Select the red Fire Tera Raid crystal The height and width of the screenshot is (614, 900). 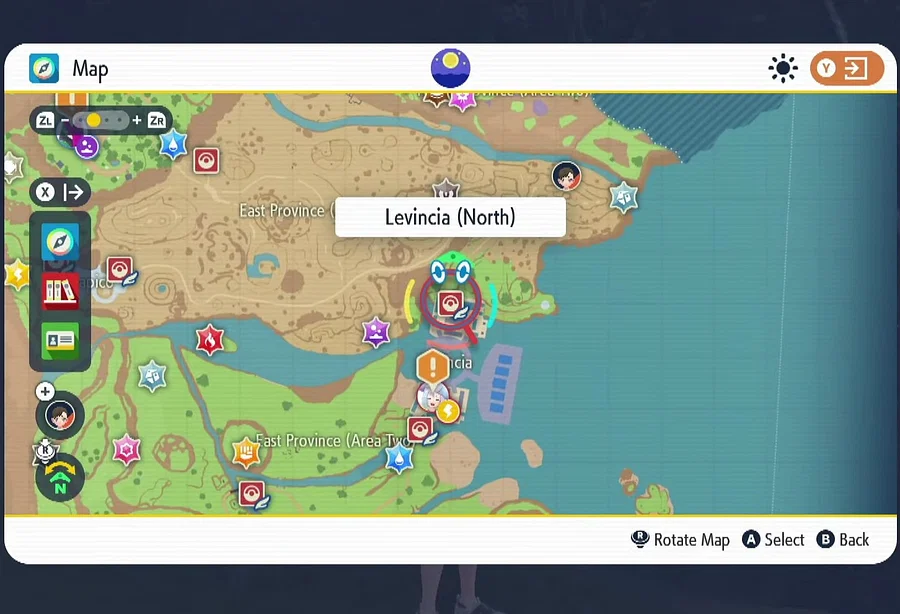(210, 341)
